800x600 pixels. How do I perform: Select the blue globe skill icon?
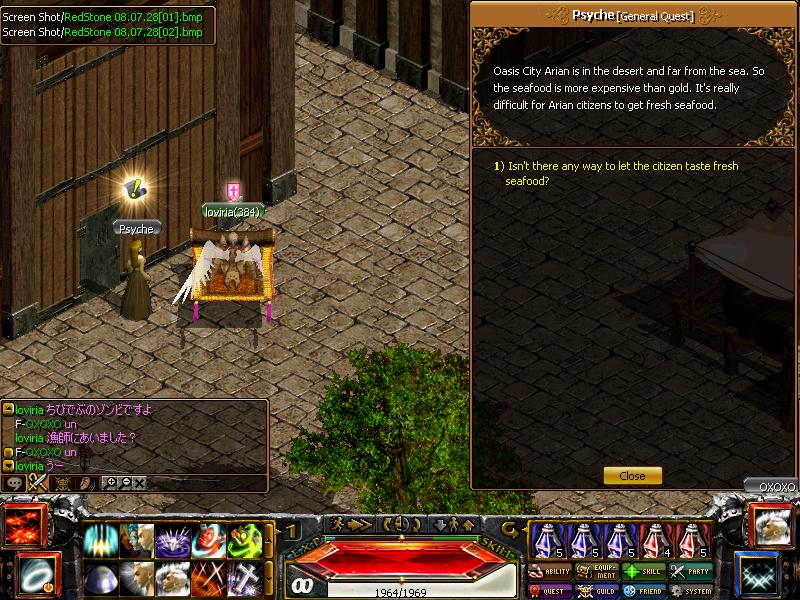click(x=101, y=578)
